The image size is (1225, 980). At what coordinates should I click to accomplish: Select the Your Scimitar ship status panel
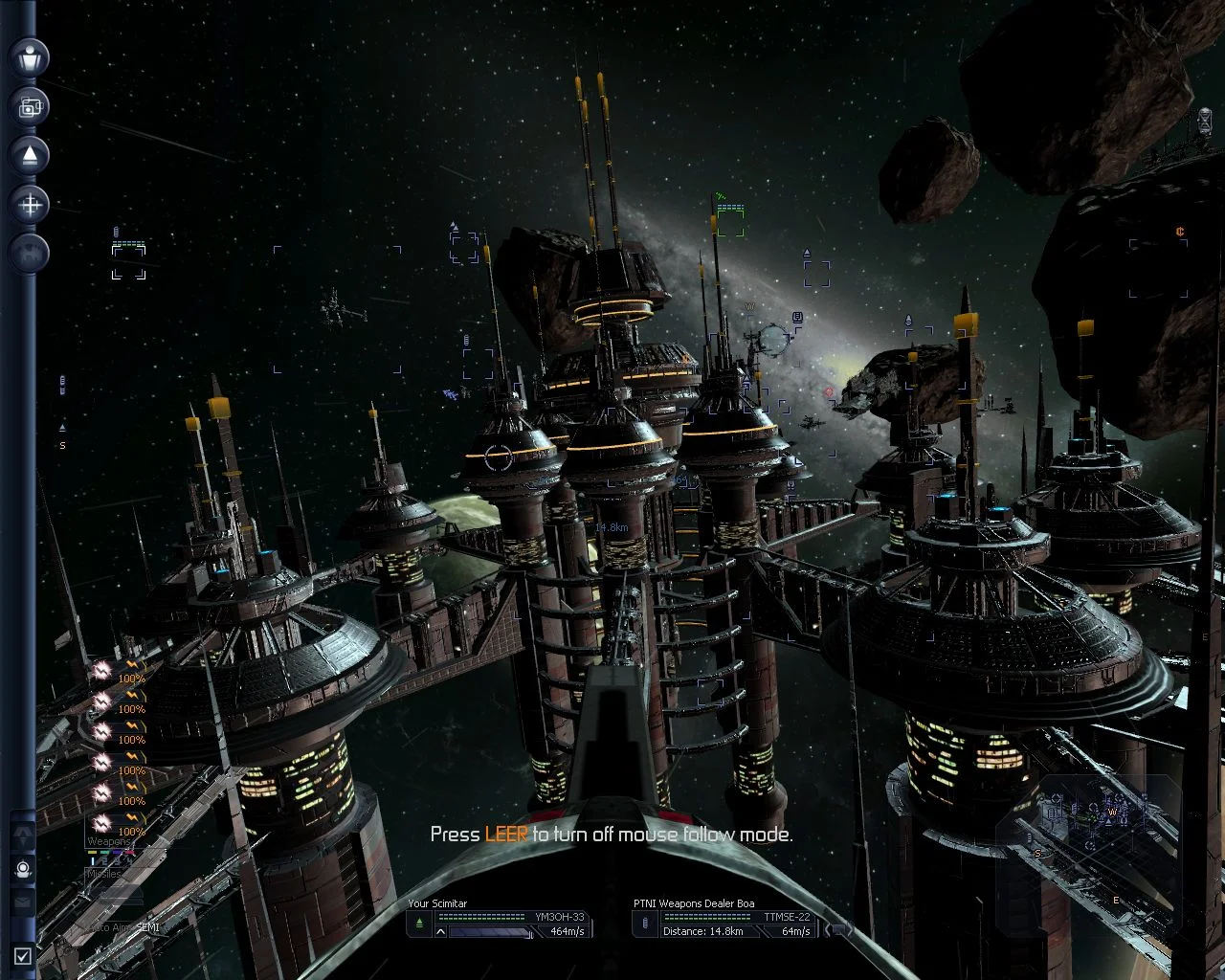(498, 919)
